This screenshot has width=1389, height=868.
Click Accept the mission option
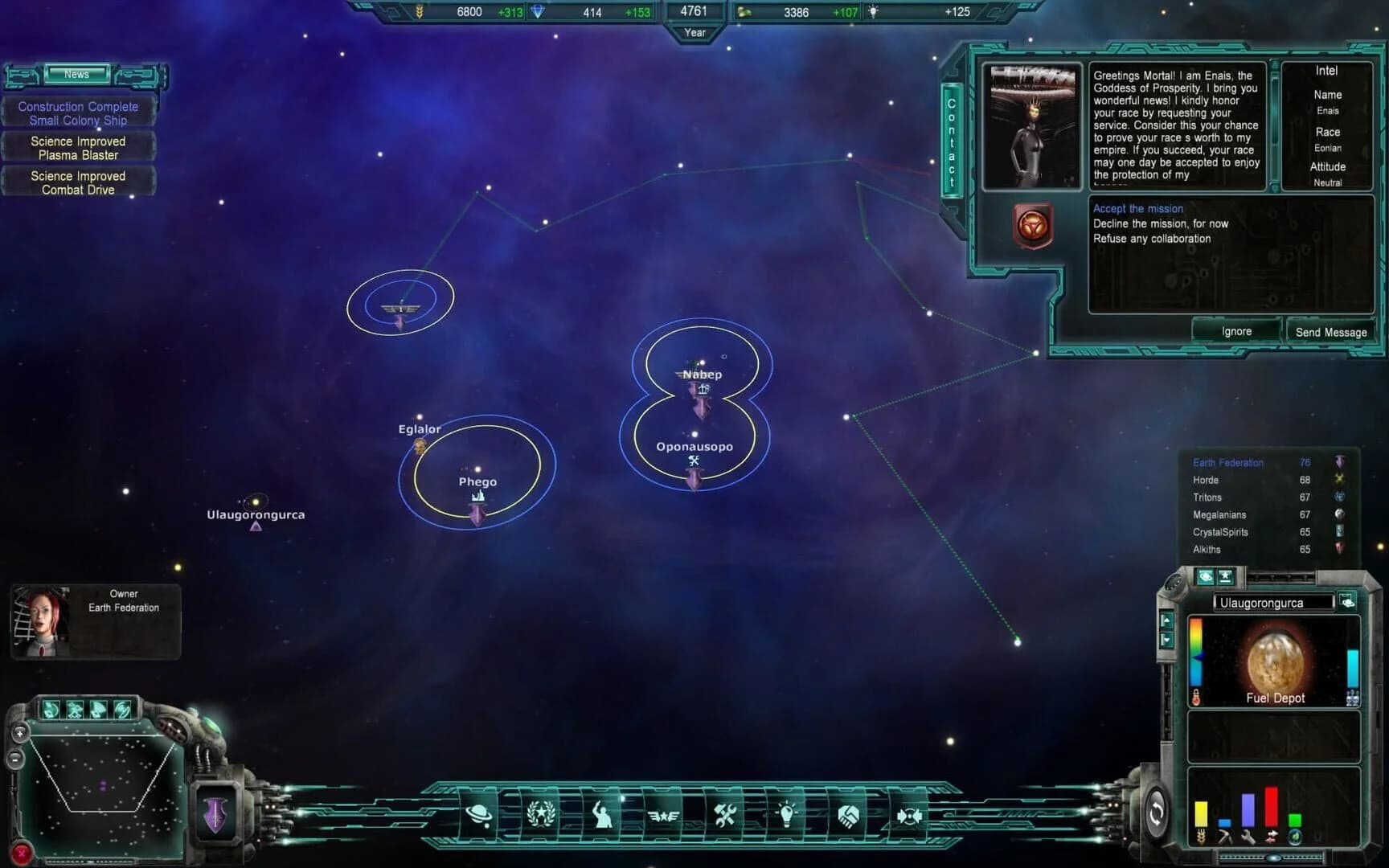[x=1138, y=208]
